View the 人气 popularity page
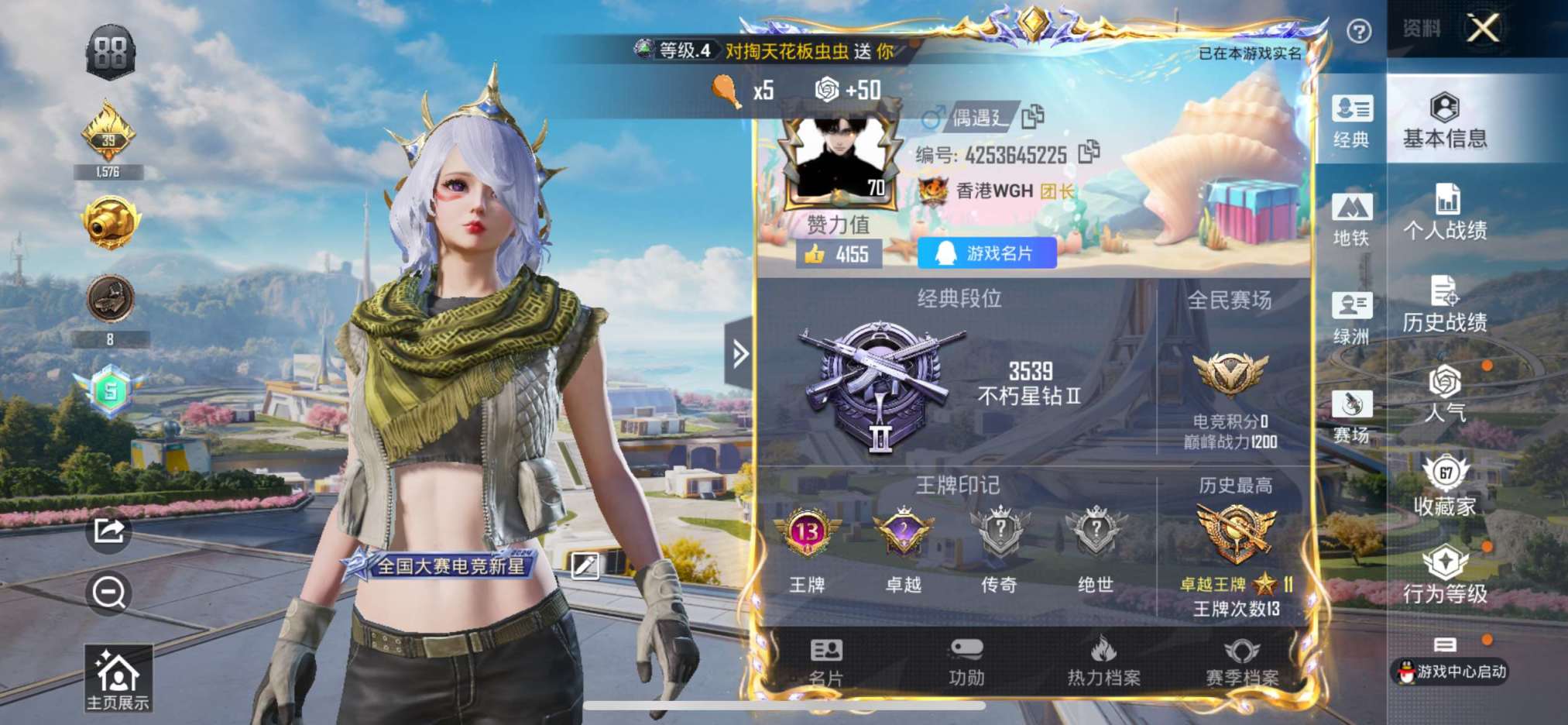The width and height of the screenshot is (1568, 725). pos(1445,393)
